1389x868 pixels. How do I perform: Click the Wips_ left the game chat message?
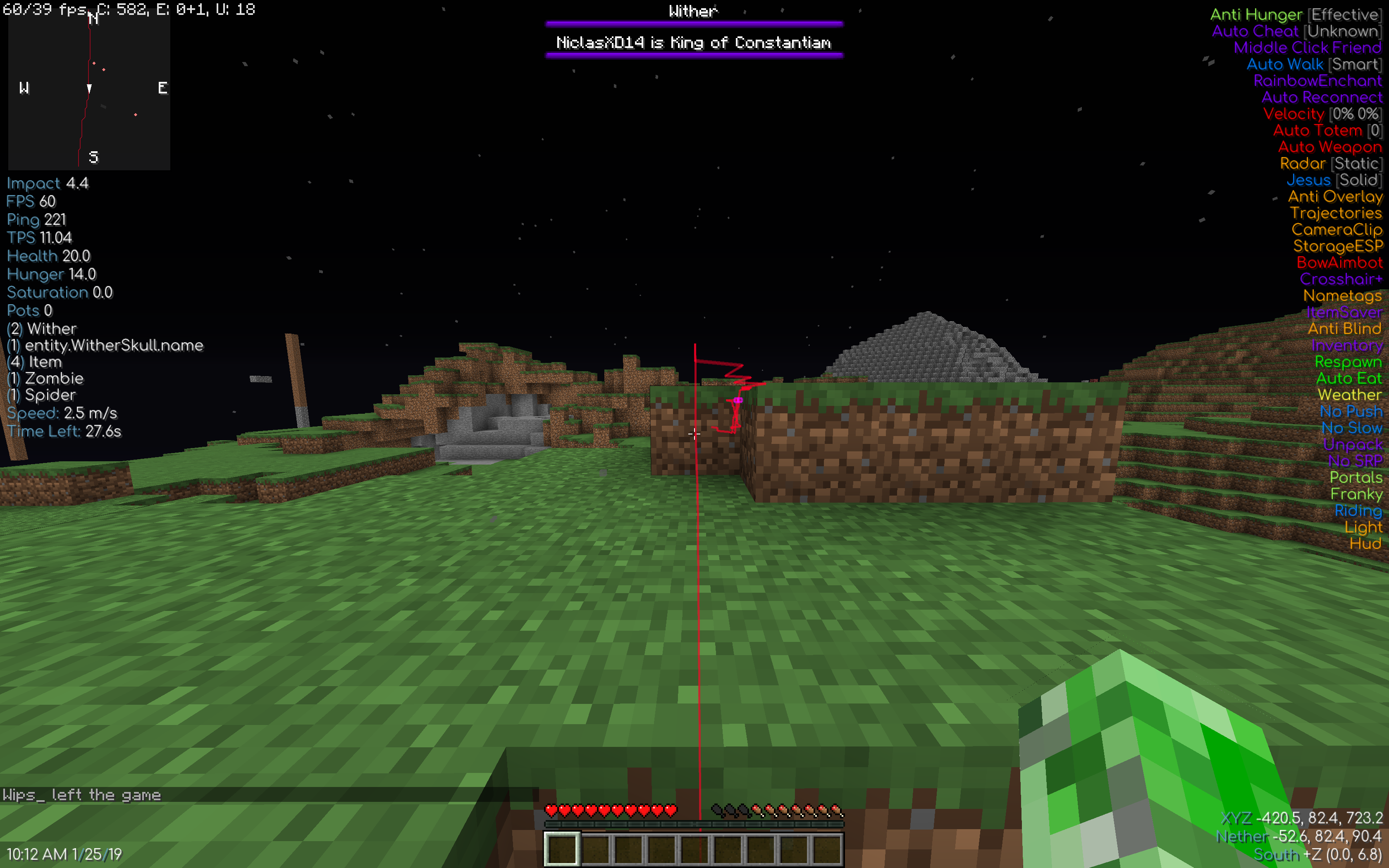tap(83, 794)
